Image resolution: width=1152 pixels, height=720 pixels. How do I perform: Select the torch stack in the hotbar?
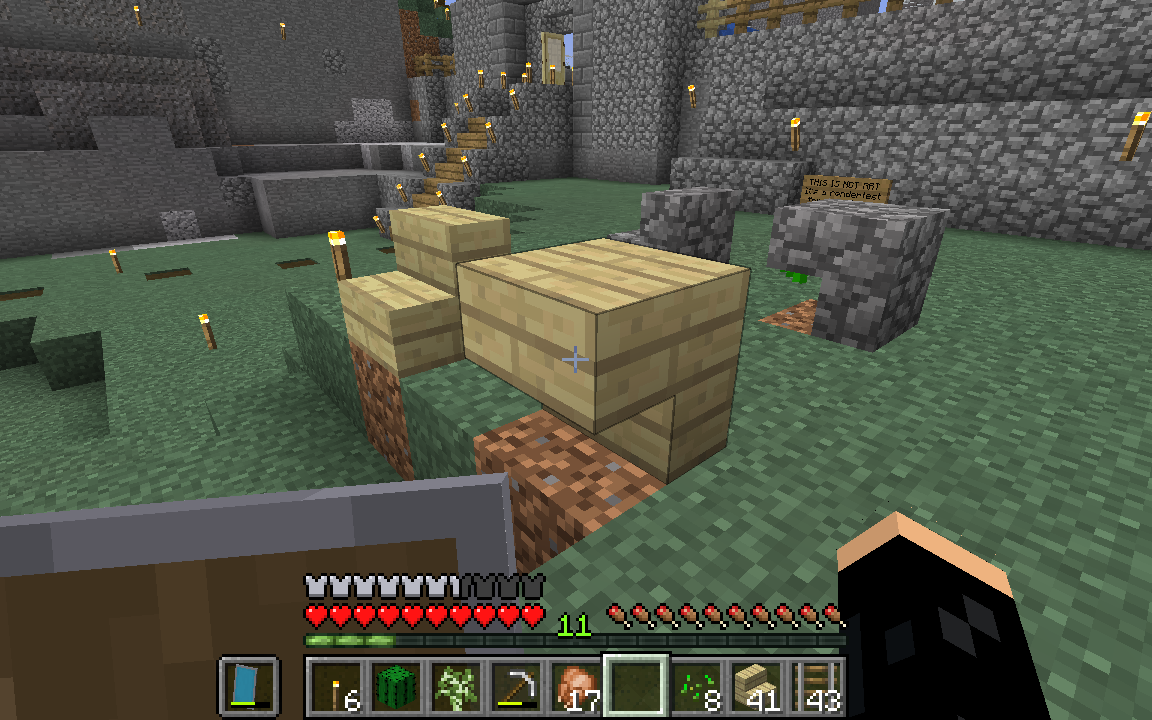click(334, 687)
